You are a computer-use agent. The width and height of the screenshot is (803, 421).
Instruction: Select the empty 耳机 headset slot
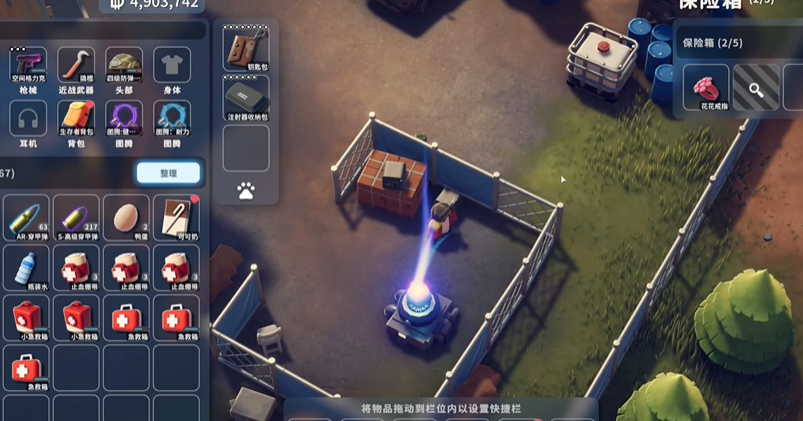[x=28, y=120]
